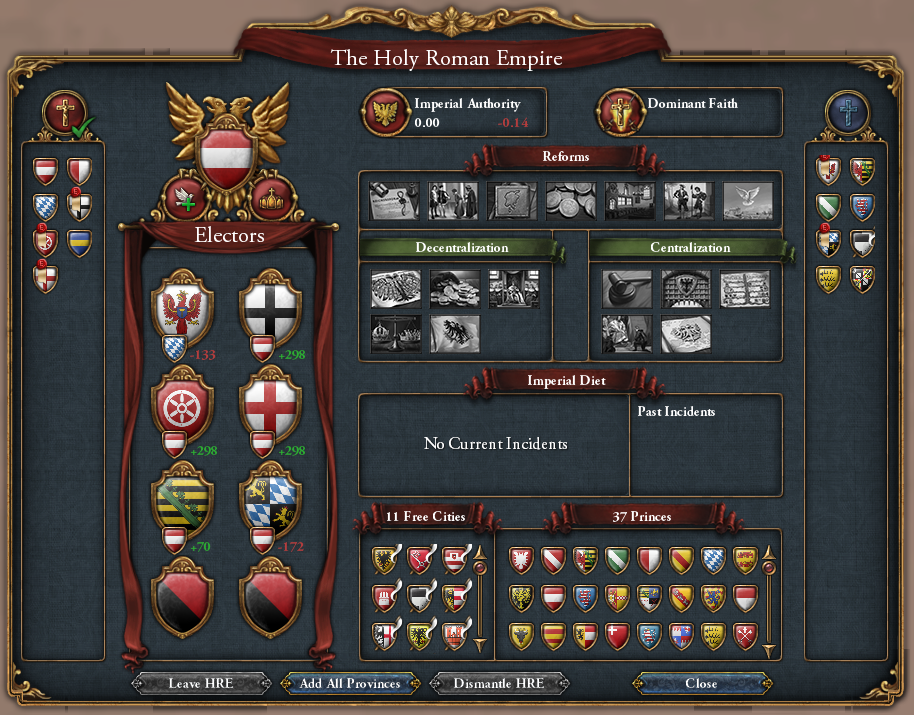
Task: Choose the red cross elector shield
Action: tap(268, 402)
